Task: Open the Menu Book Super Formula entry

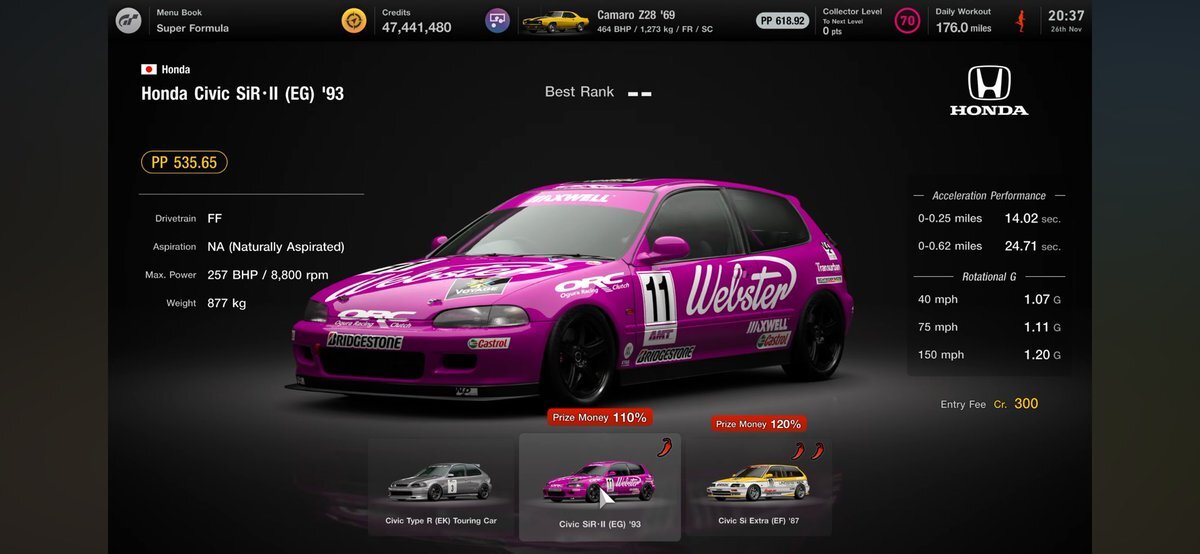Action: [x=192, y=21]
